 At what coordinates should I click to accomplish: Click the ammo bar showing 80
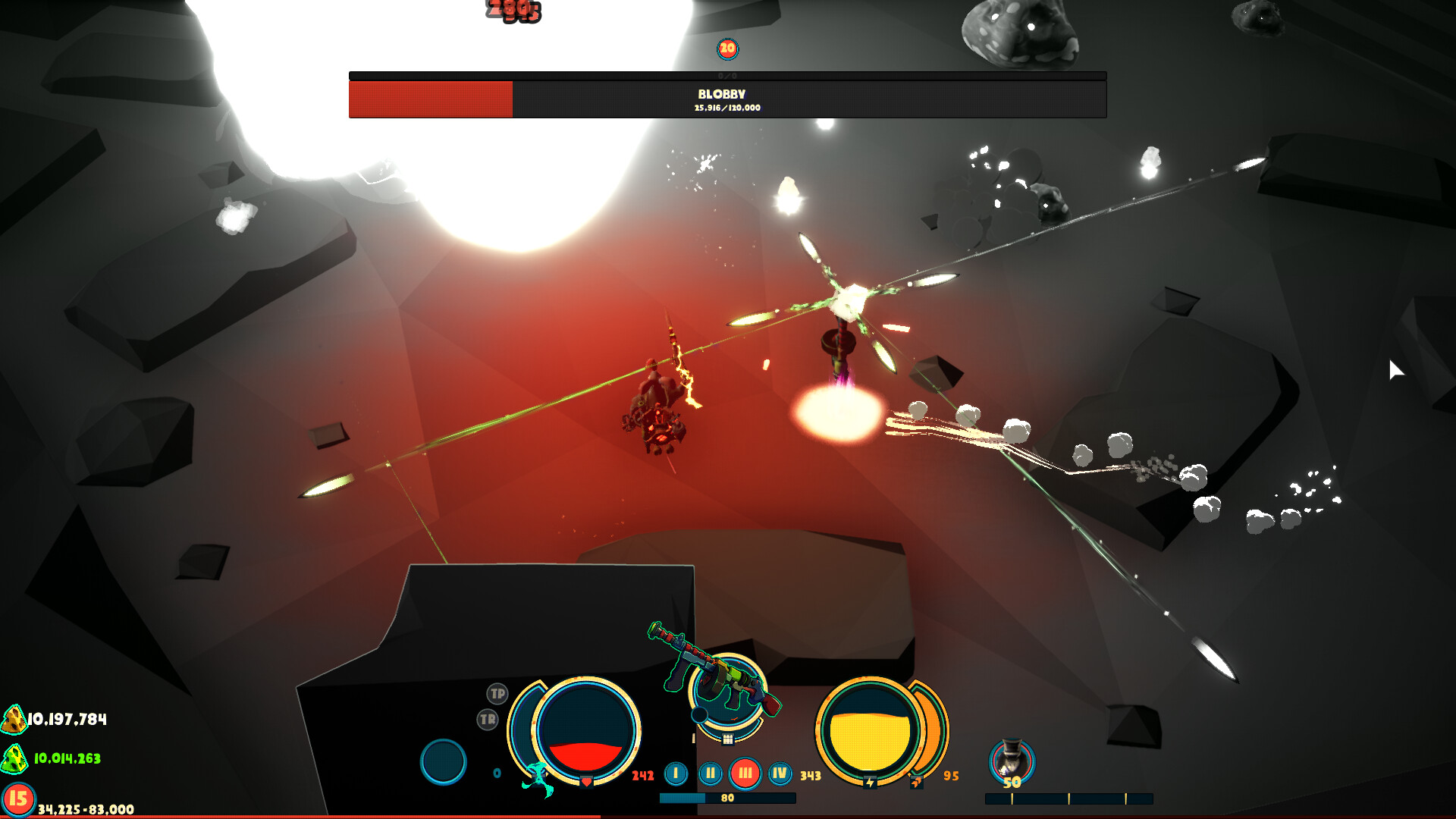726,797
